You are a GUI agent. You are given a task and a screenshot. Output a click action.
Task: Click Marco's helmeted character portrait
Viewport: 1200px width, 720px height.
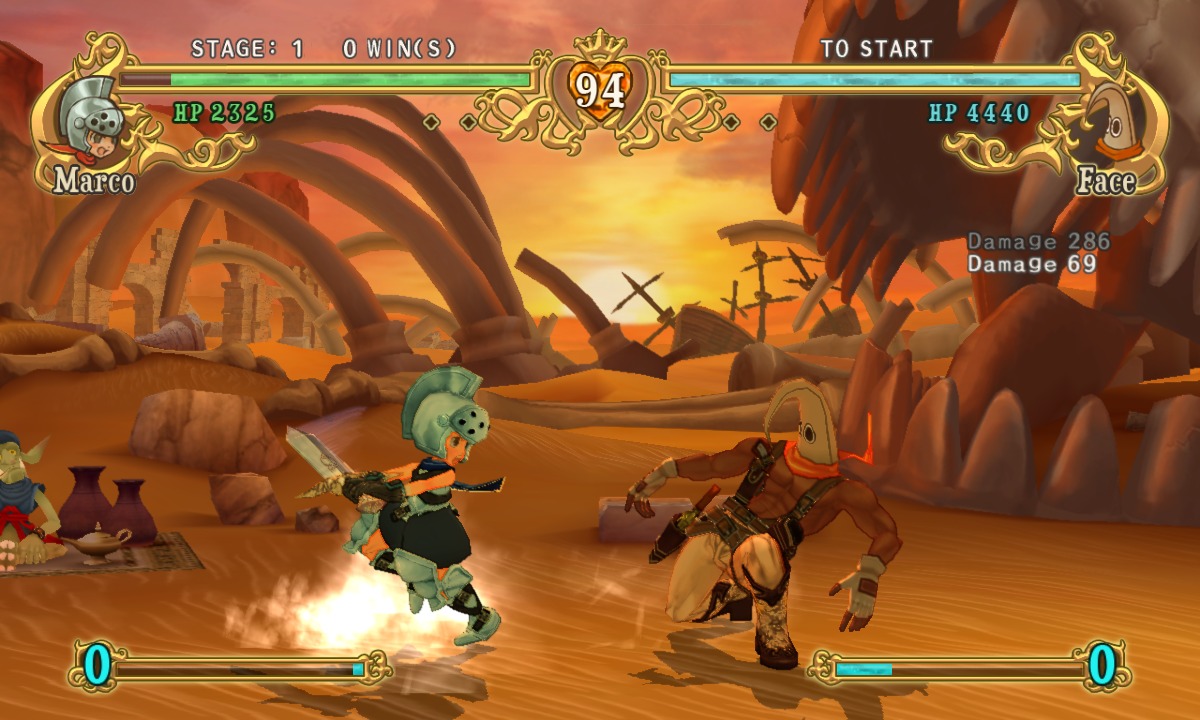[x=92, y=118]
